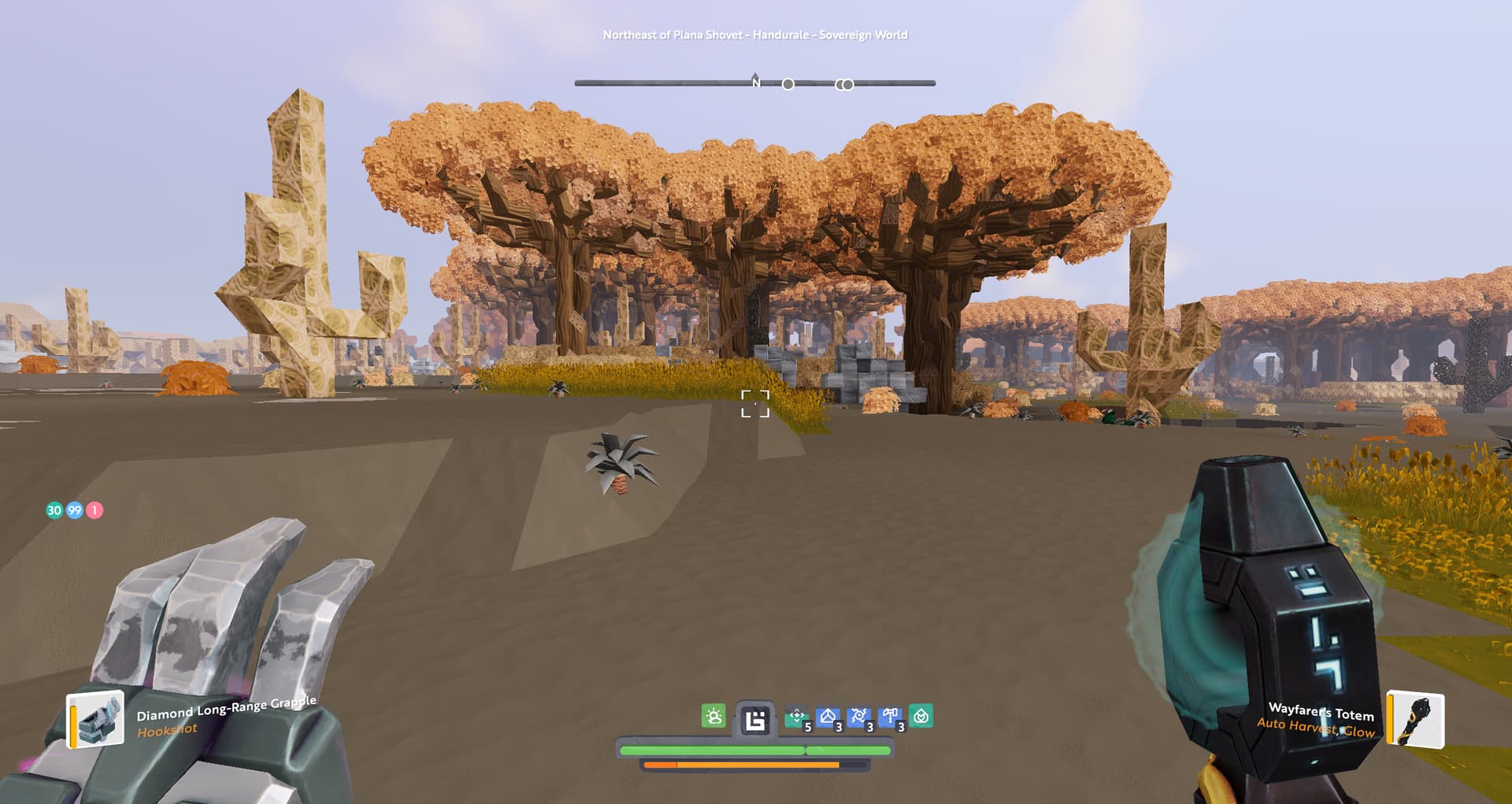Select the Wayfarer's Totem item slot
Screen dimensions: 1512x804
[x=1415, y=718]
